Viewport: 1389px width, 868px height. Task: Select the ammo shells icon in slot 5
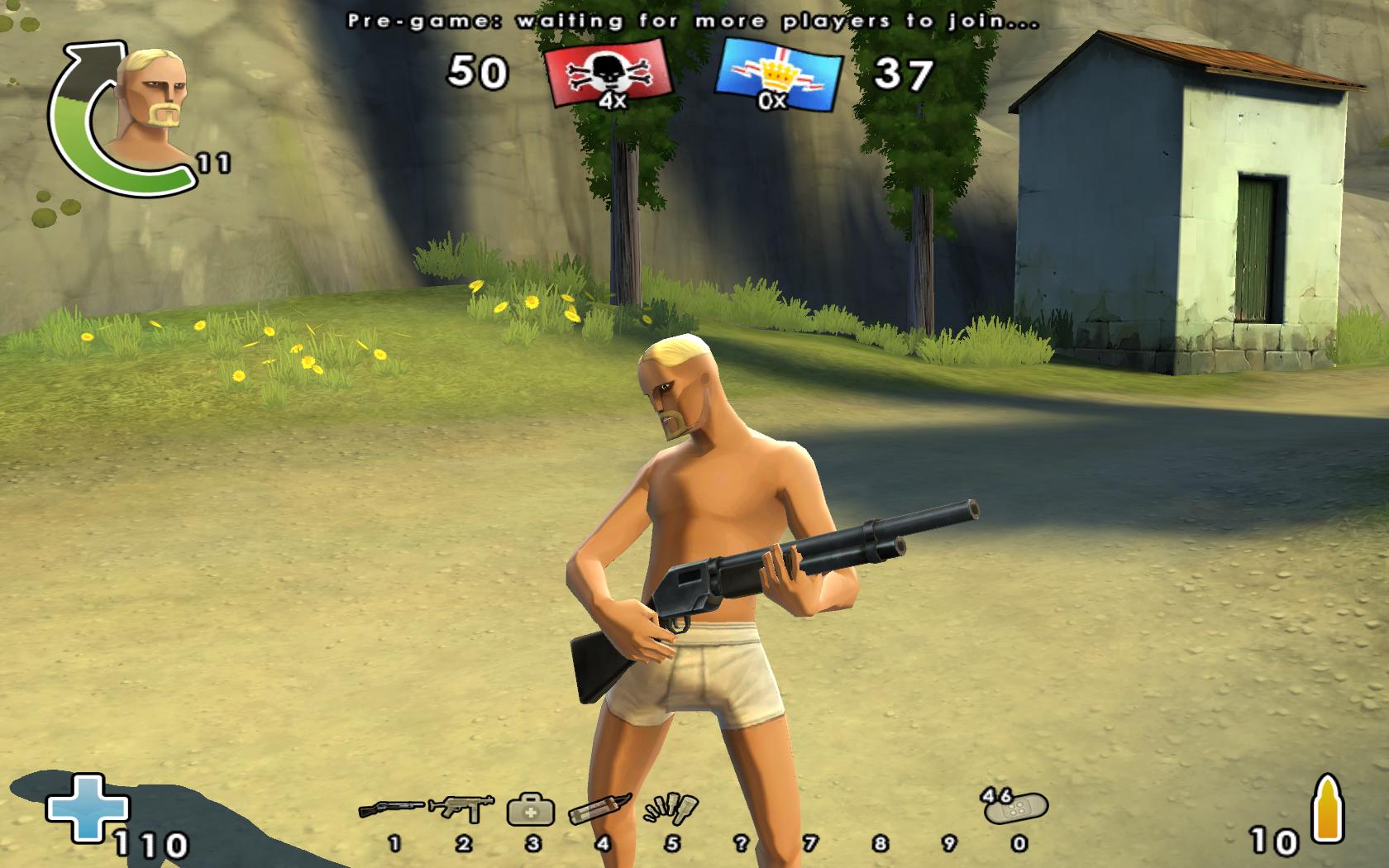[x=671, y=808]
